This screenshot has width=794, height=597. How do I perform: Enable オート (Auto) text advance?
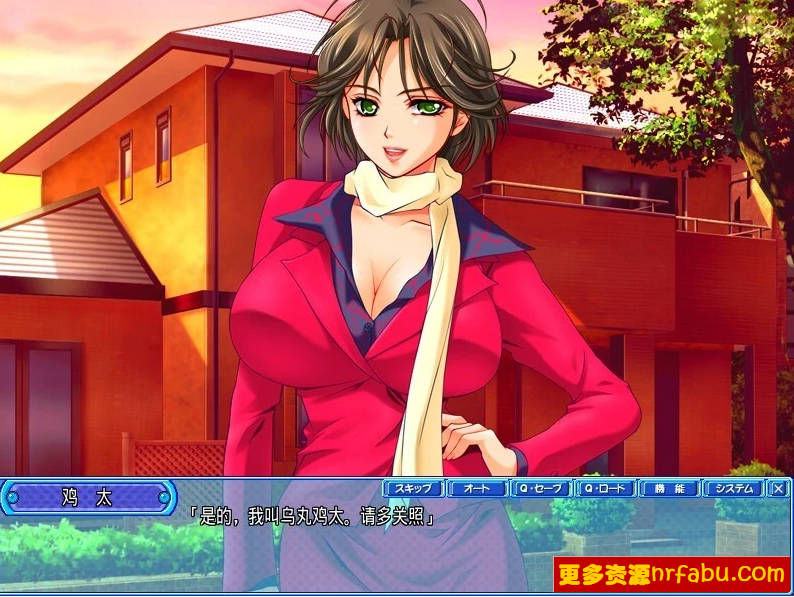tap(477, 489)
